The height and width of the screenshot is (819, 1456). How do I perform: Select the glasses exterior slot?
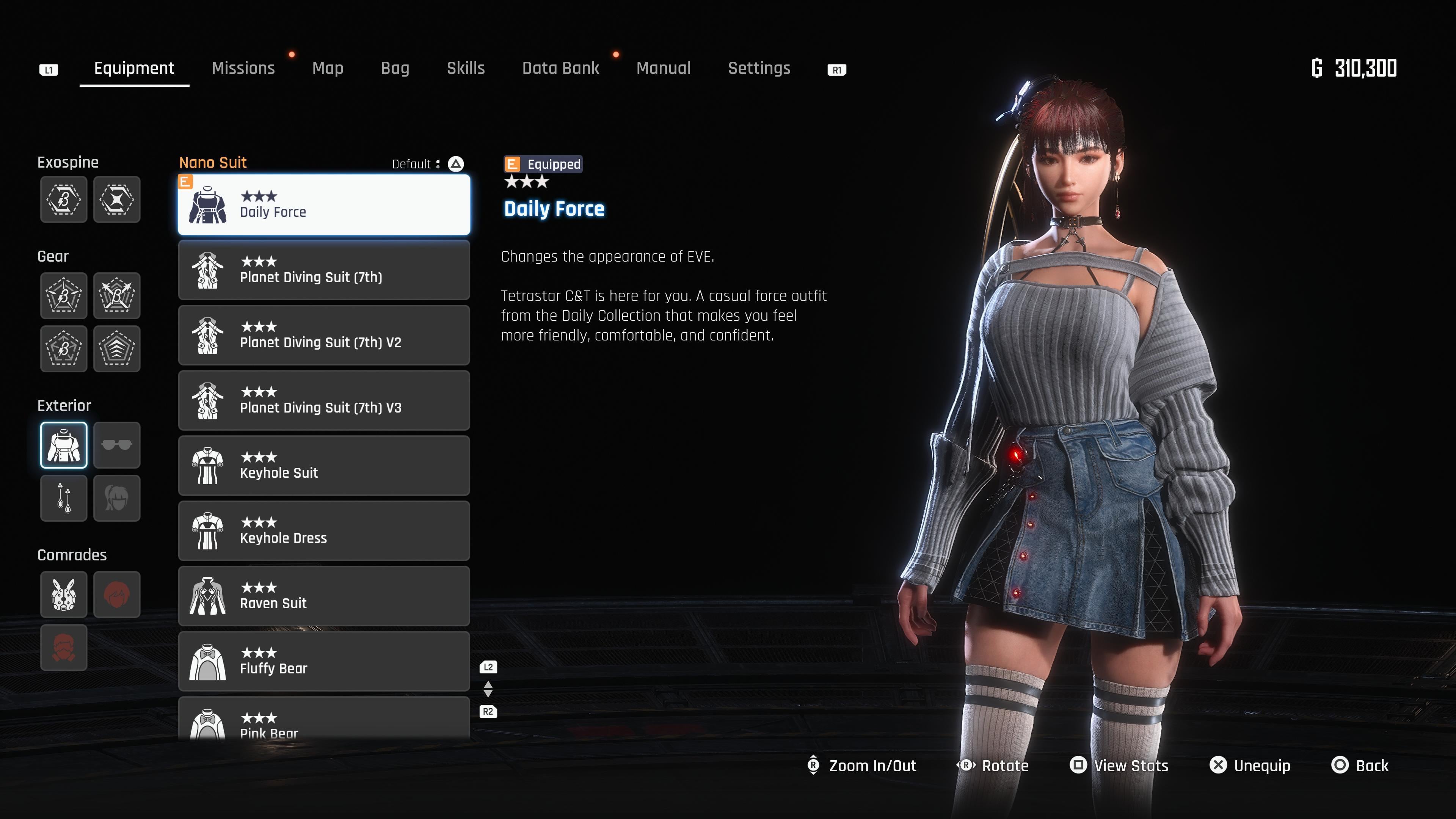(117, 445)
